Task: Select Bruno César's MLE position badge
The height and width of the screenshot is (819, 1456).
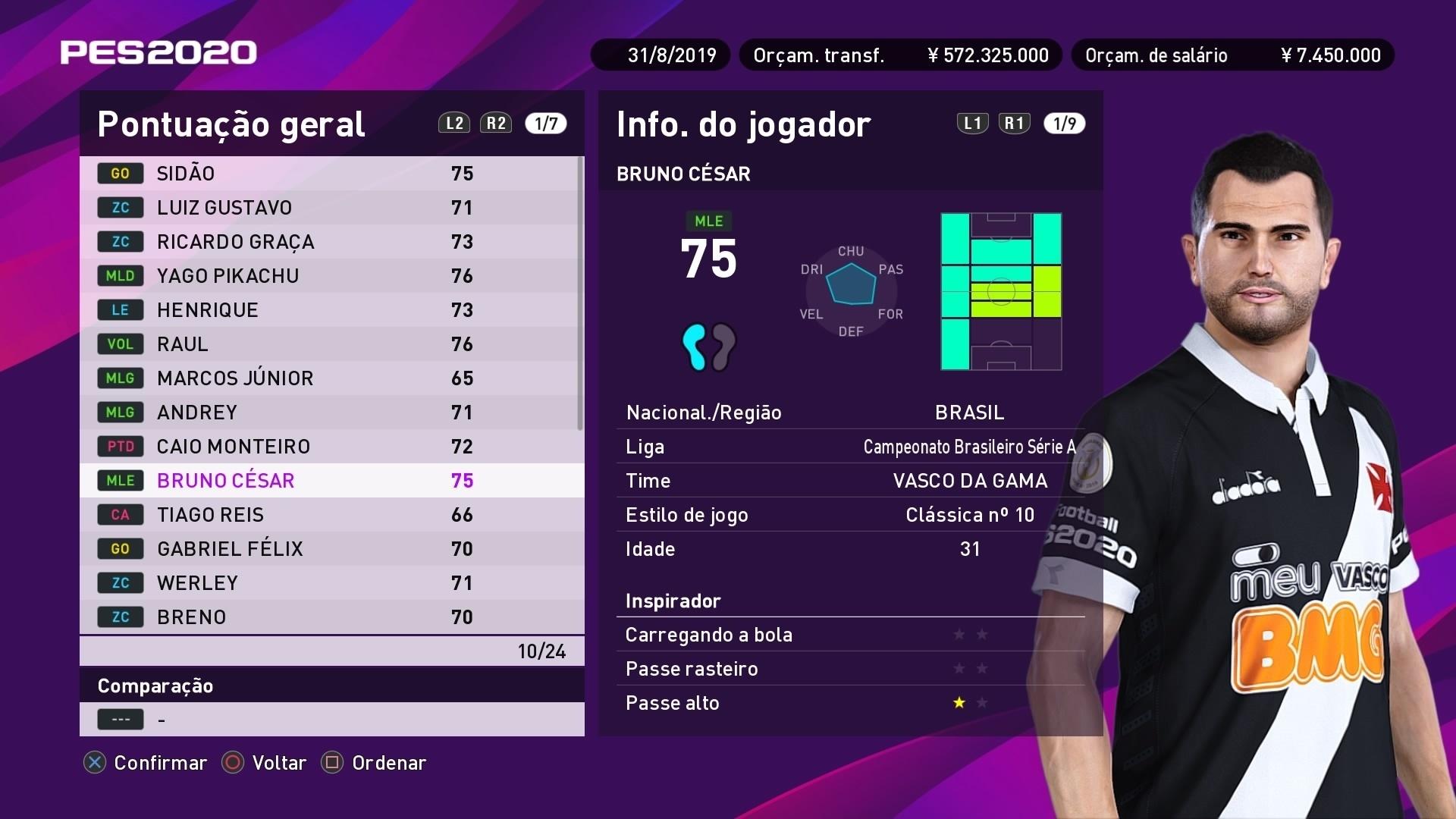Action: point(119,480)
